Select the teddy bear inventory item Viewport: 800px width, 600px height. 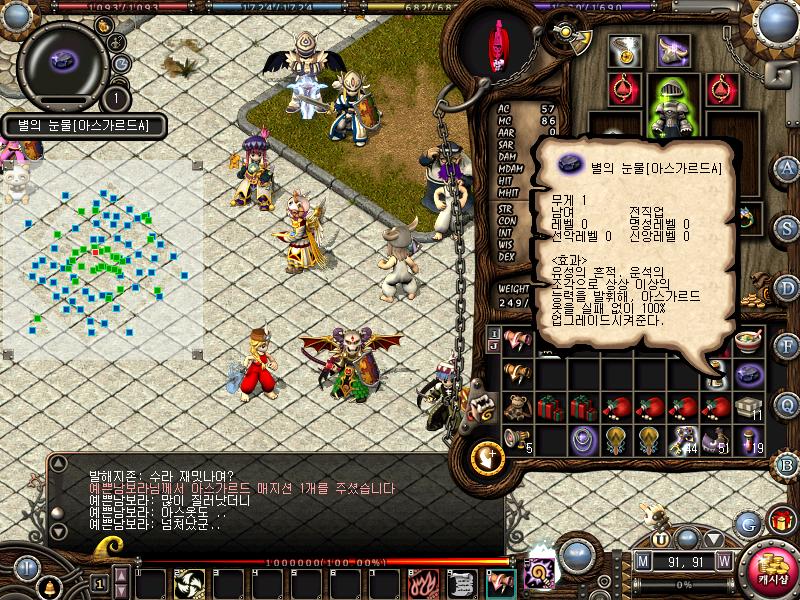pyautogui.click(x=517, y=407)
